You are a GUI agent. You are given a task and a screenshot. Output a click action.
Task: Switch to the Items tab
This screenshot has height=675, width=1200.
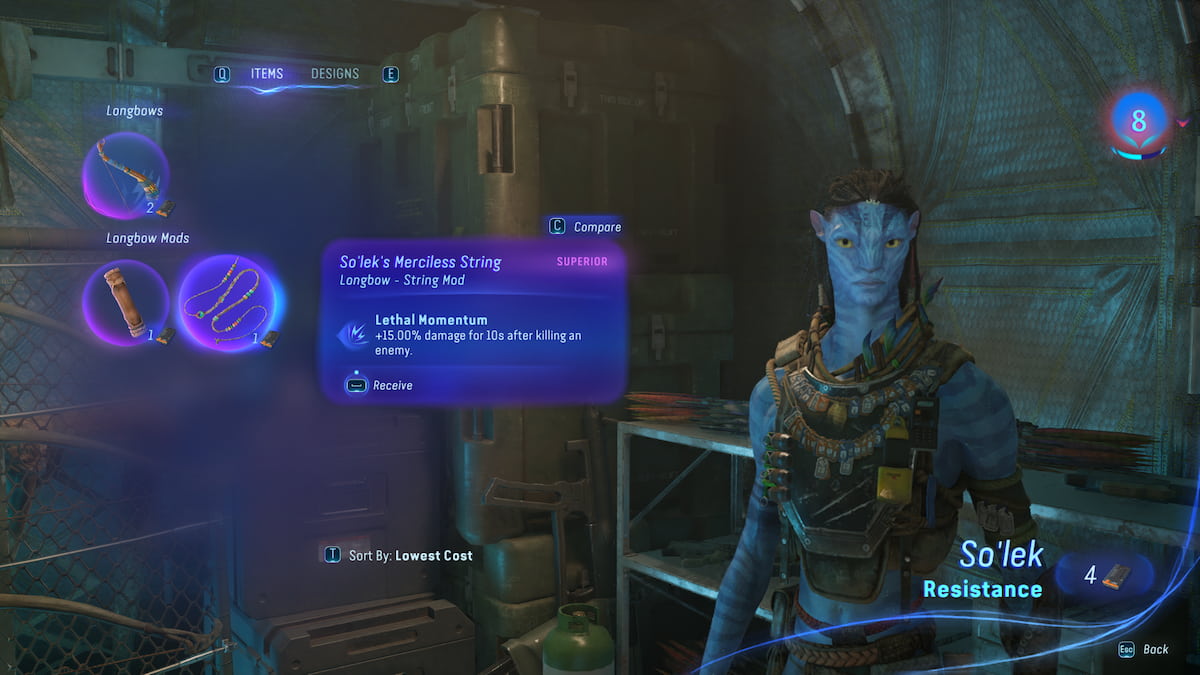pyautogui.click(x=267, y=74)
